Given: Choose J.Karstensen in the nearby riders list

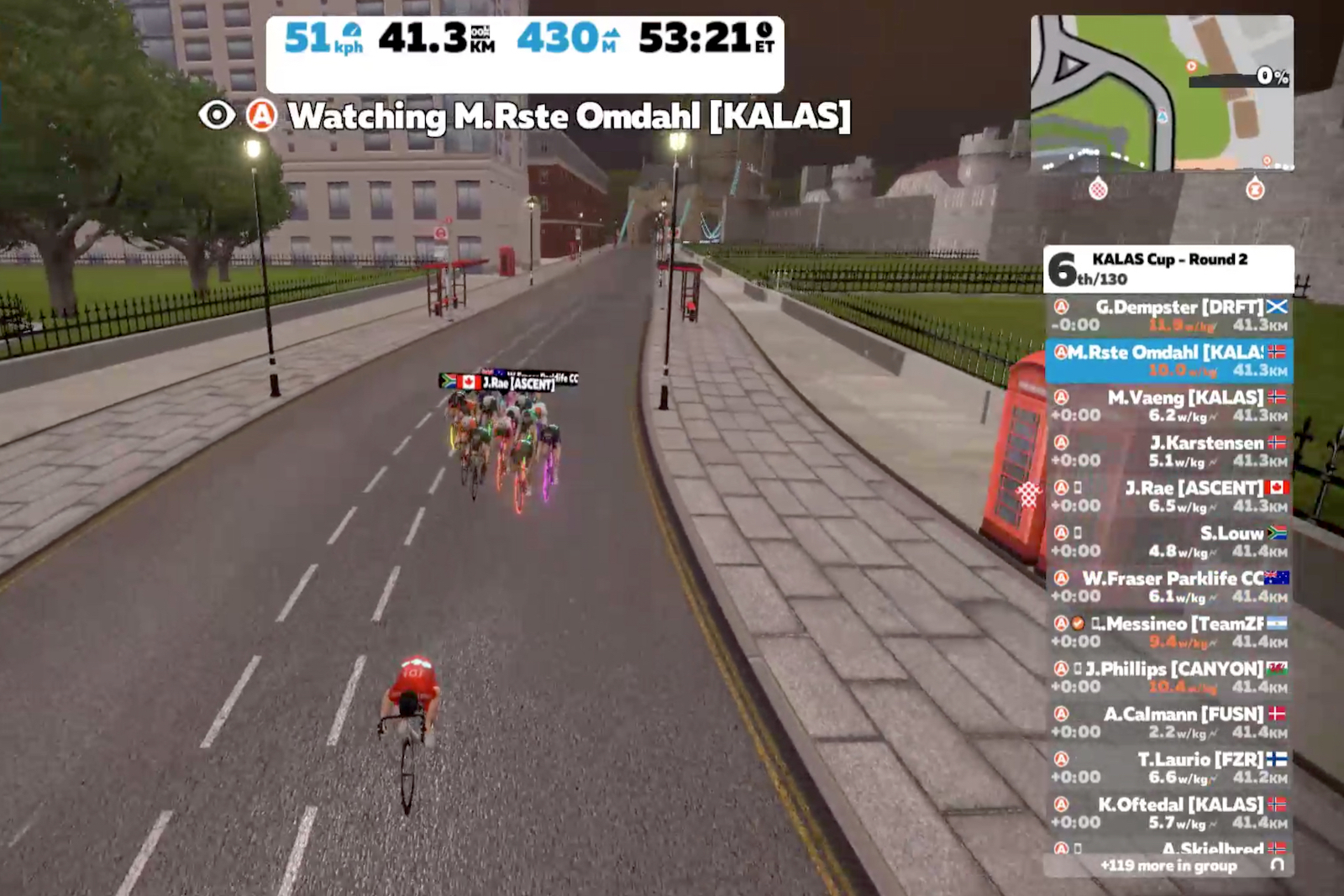Looking at the screenshot, I should coord(1168,451).
